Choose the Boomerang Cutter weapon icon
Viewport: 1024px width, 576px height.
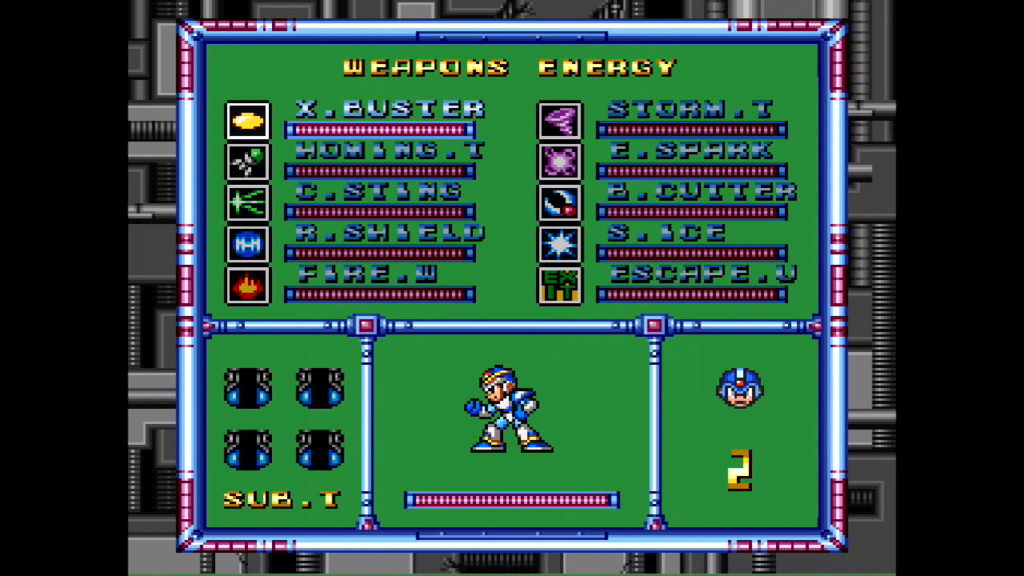click(559, 203)
